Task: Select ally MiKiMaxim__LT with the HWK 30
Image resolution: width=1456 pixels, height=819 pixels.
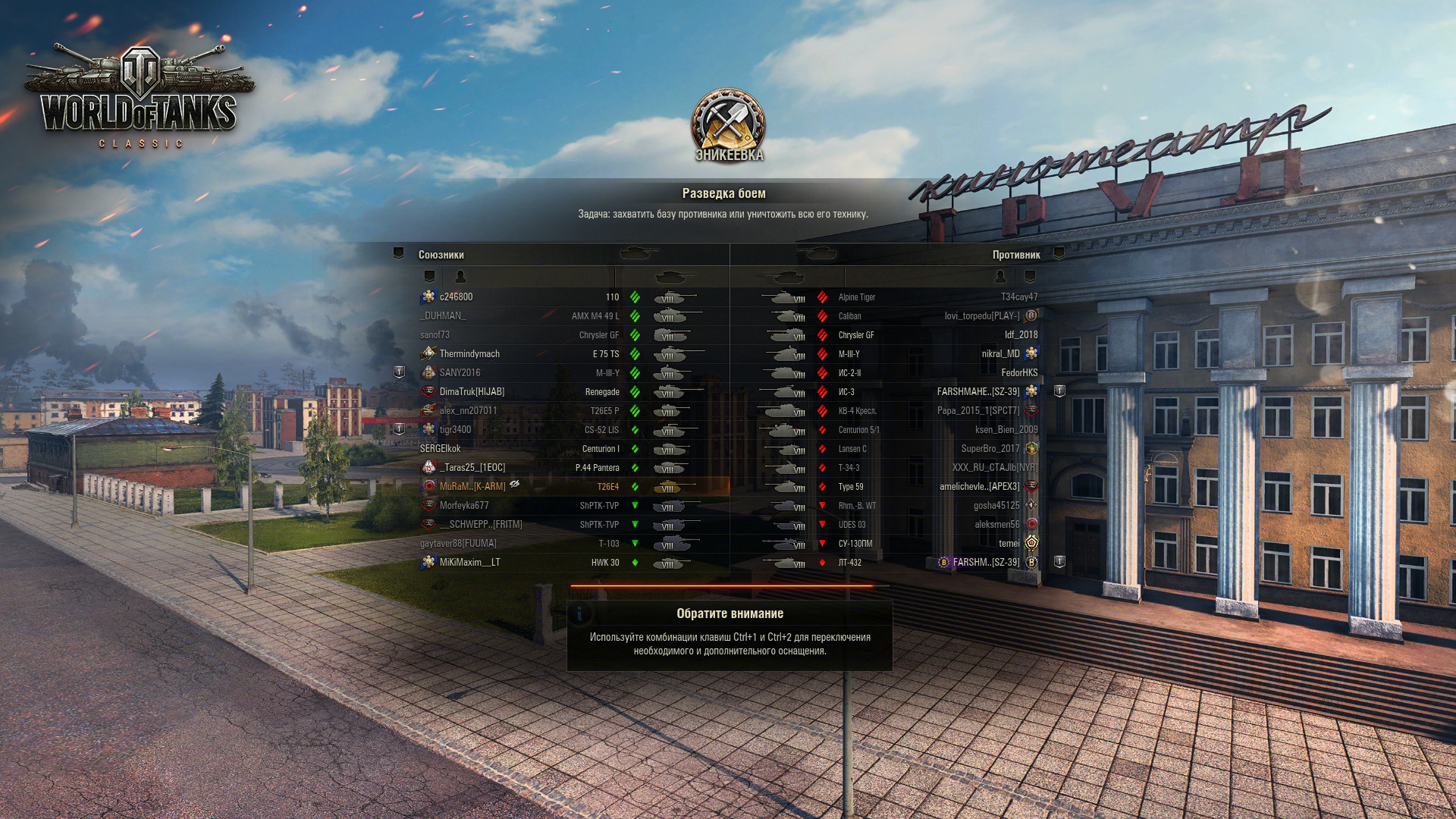Action: 469,563
